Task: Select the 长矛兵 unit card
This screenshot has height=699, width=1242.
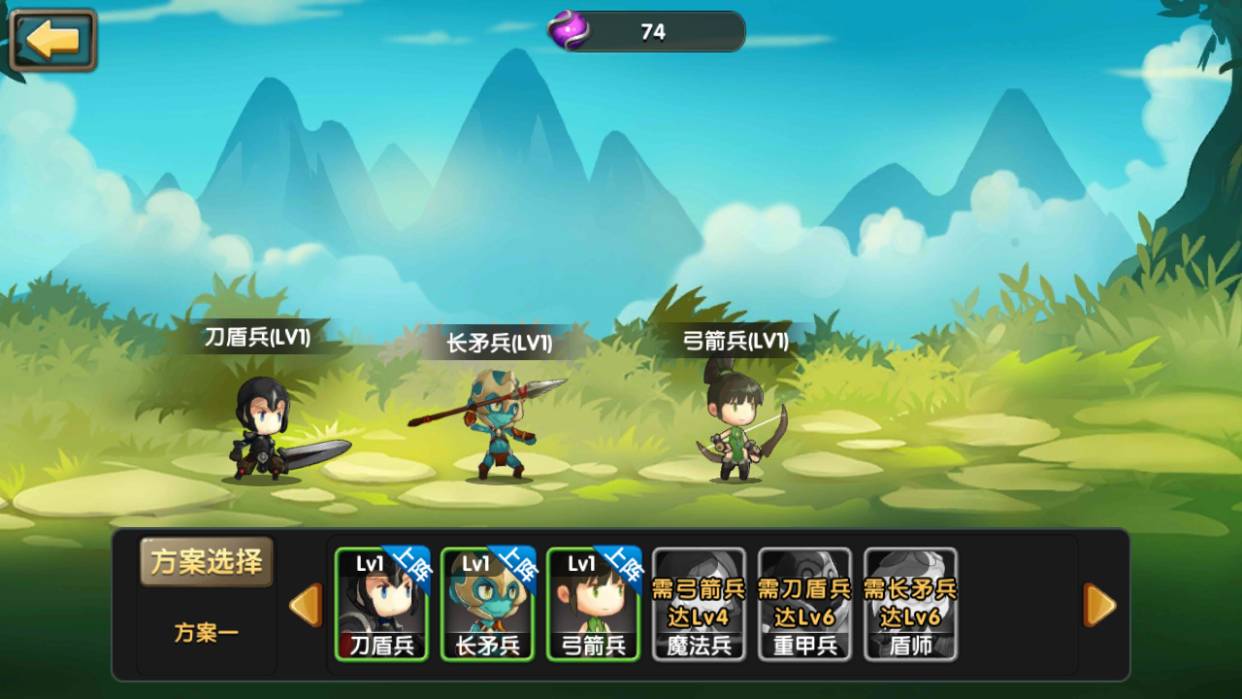Action: click(487, 604)
